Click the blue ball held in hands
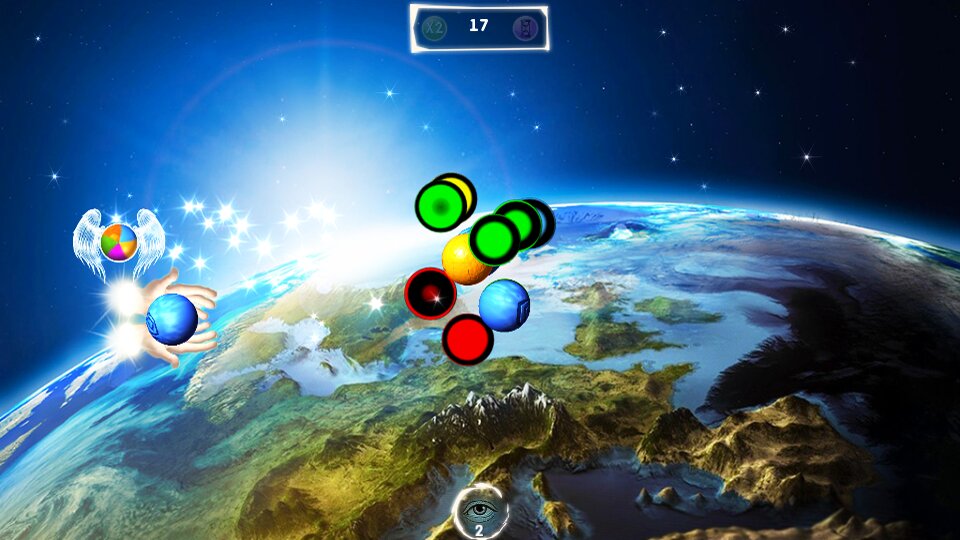 [172, 319]
